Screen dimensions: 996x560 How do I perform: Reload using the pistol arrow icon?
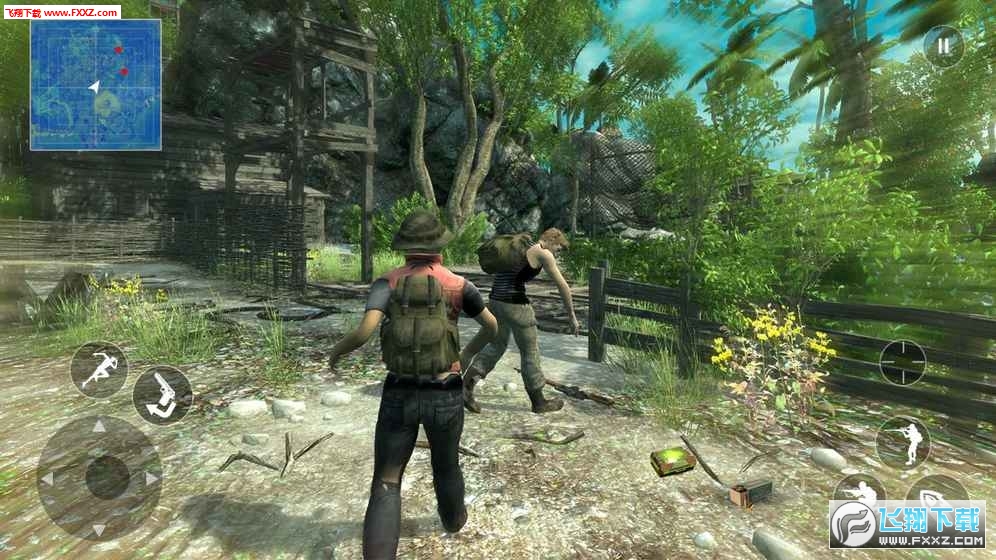pyautogui.click(x=162, y=394)
